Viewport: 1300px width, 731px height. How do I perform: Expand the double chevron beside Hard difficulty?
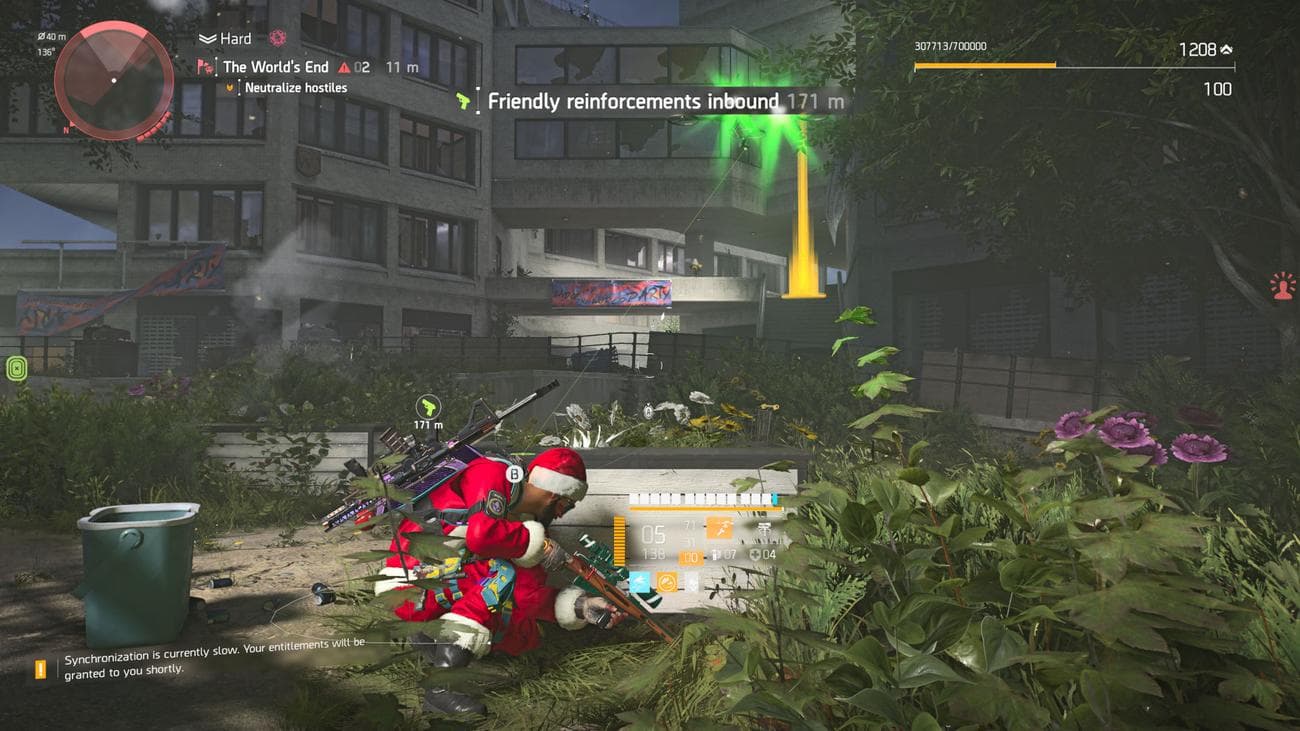[207, 38]
